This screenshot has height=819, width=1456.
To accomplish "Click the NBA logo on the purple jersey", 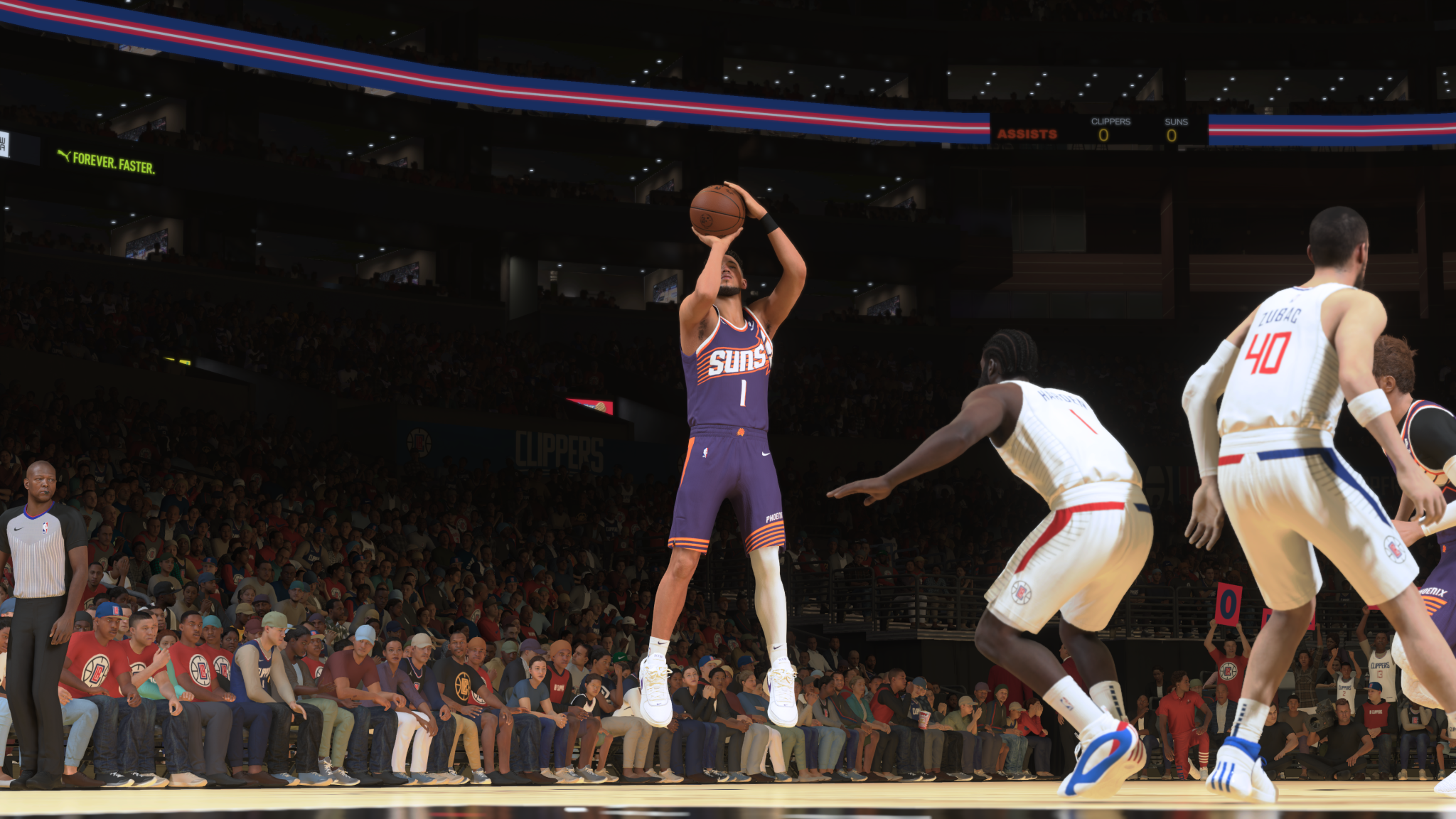I will coord(706,451).
